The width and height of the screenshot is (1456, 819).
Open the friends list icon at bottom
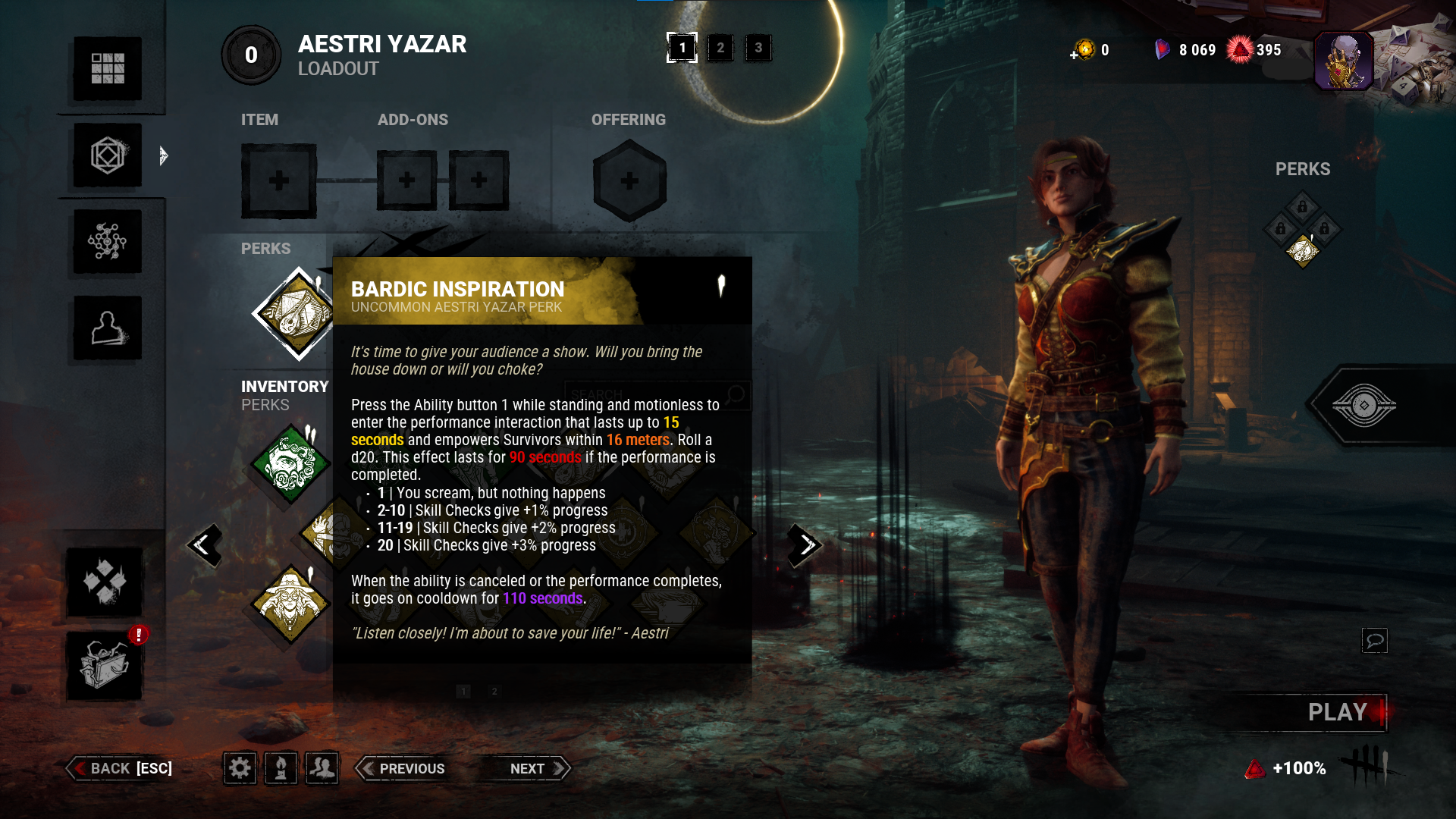322,767
